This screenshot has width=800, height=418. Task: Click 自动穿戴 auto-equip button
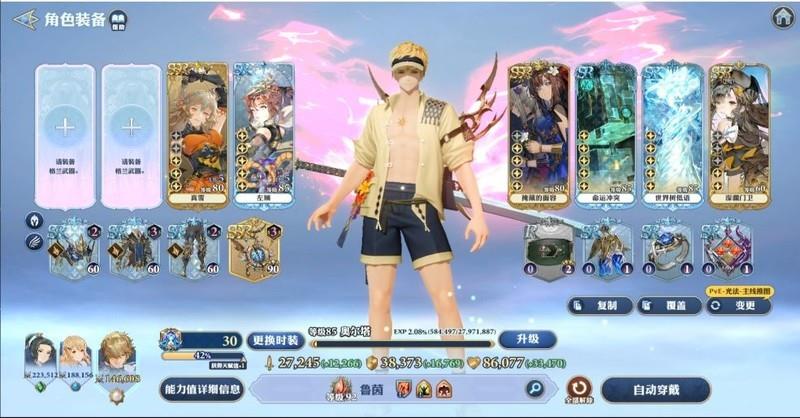tap(655, 389)
